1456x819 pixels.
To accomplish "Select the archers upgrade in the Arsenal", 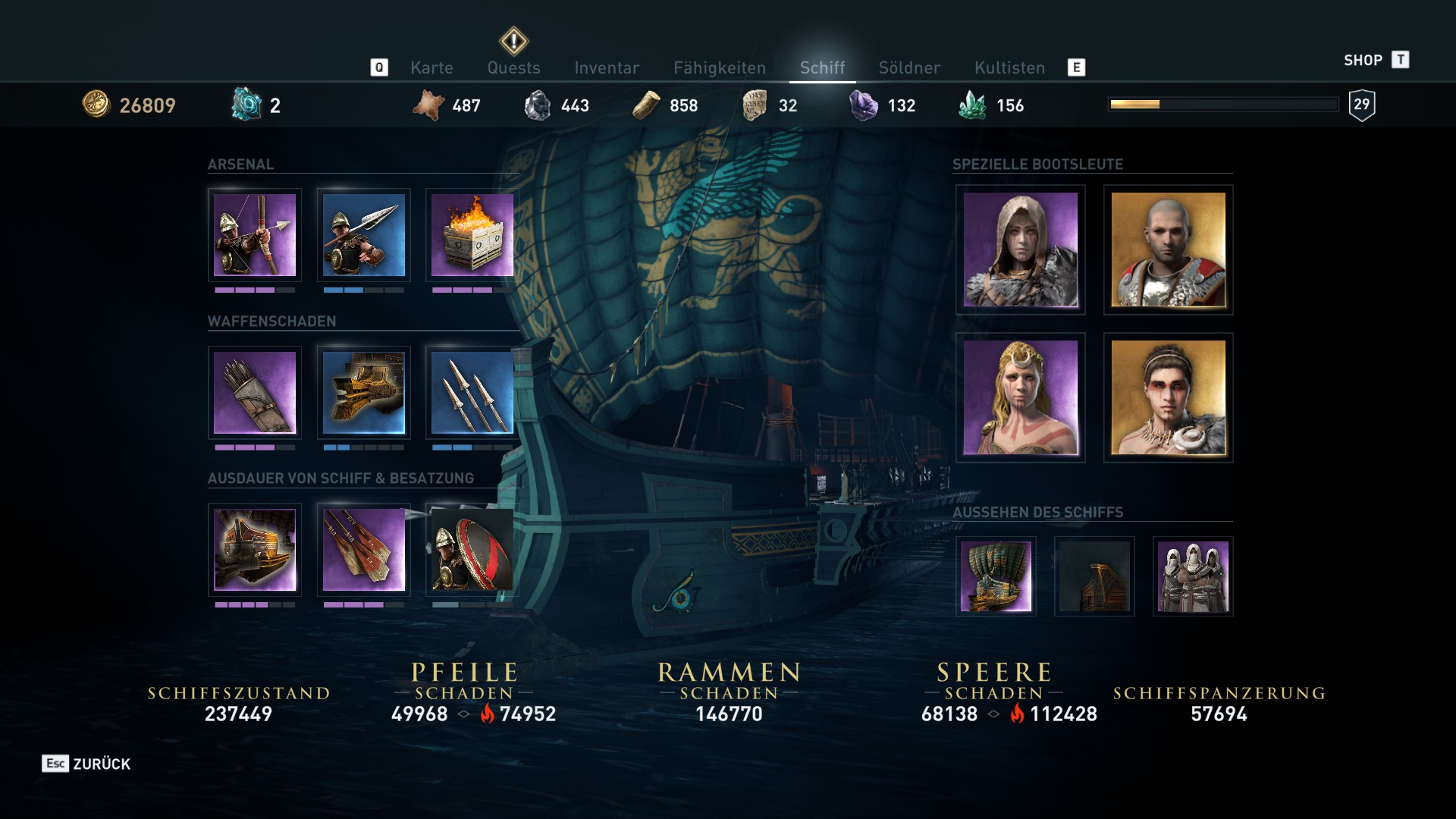I will (x=255, y=237).
